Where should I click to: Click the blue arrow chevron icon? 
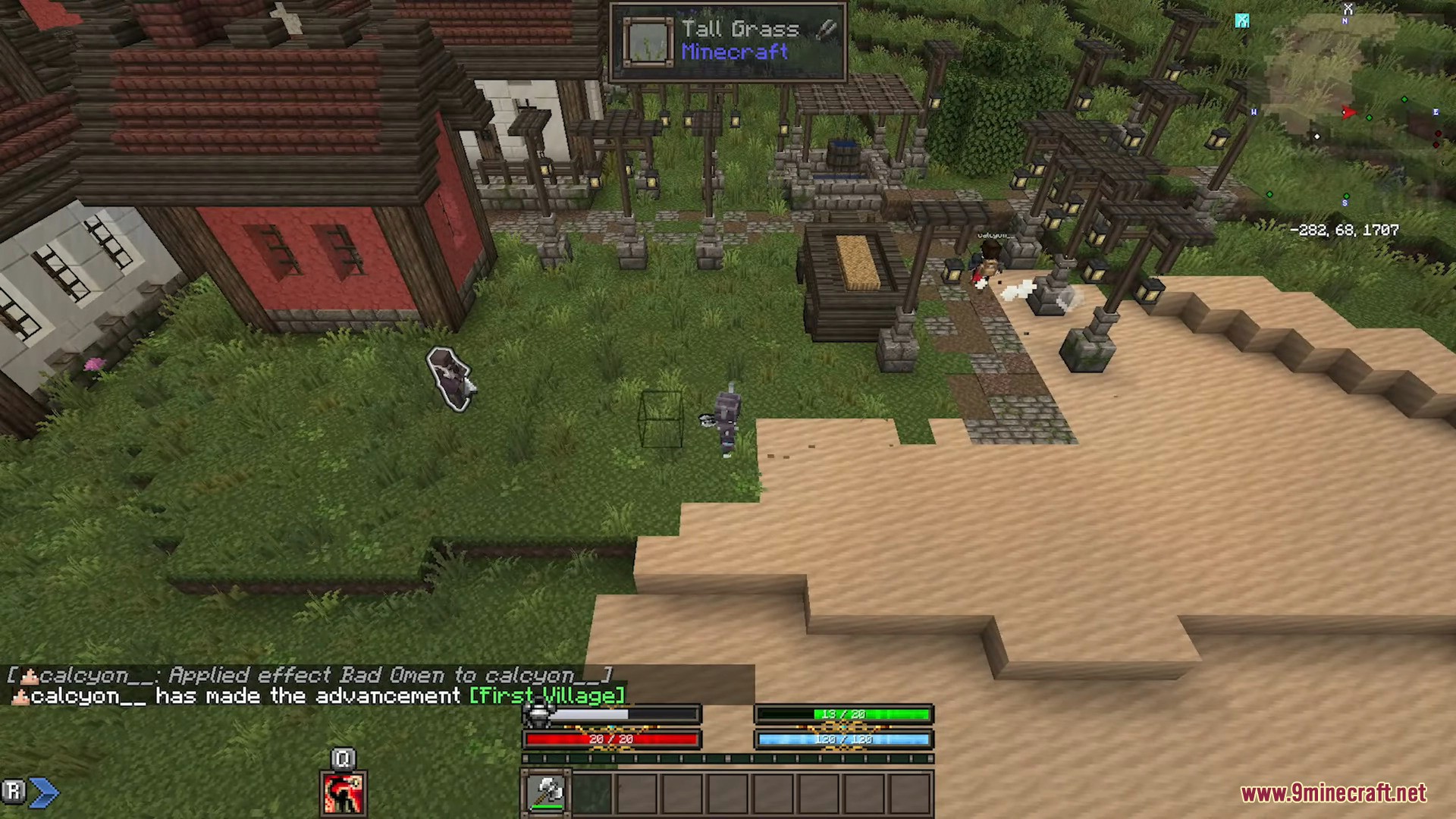(45, 792)
